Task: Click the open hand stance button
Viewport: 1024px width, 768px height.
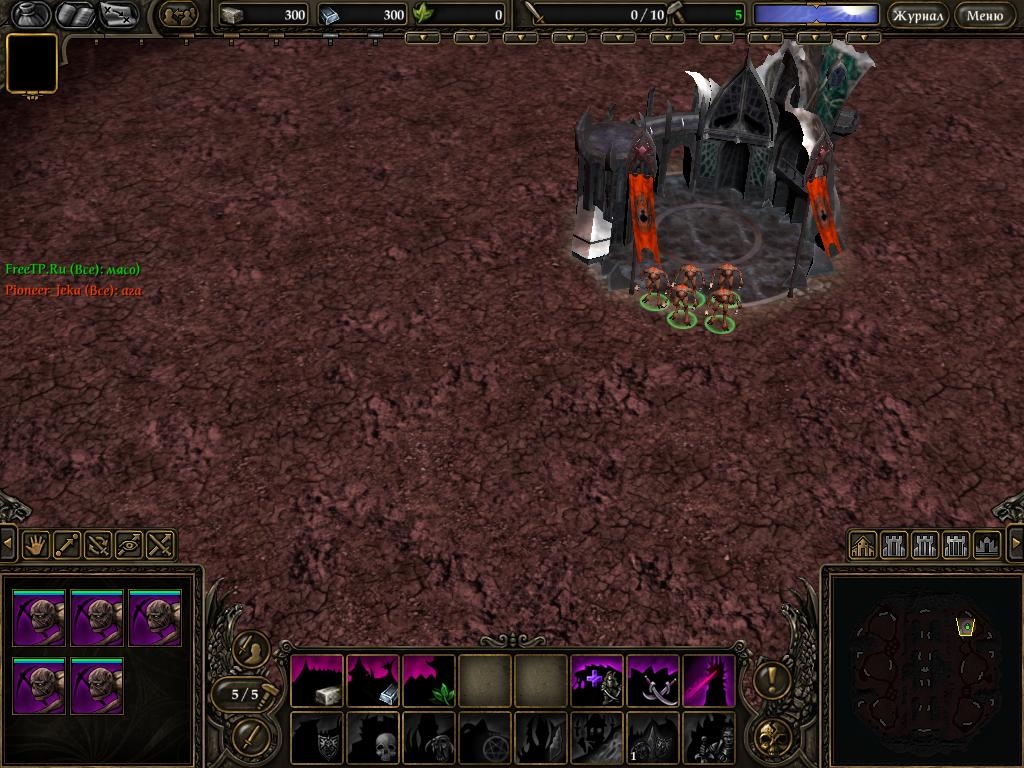Action: 37,545
